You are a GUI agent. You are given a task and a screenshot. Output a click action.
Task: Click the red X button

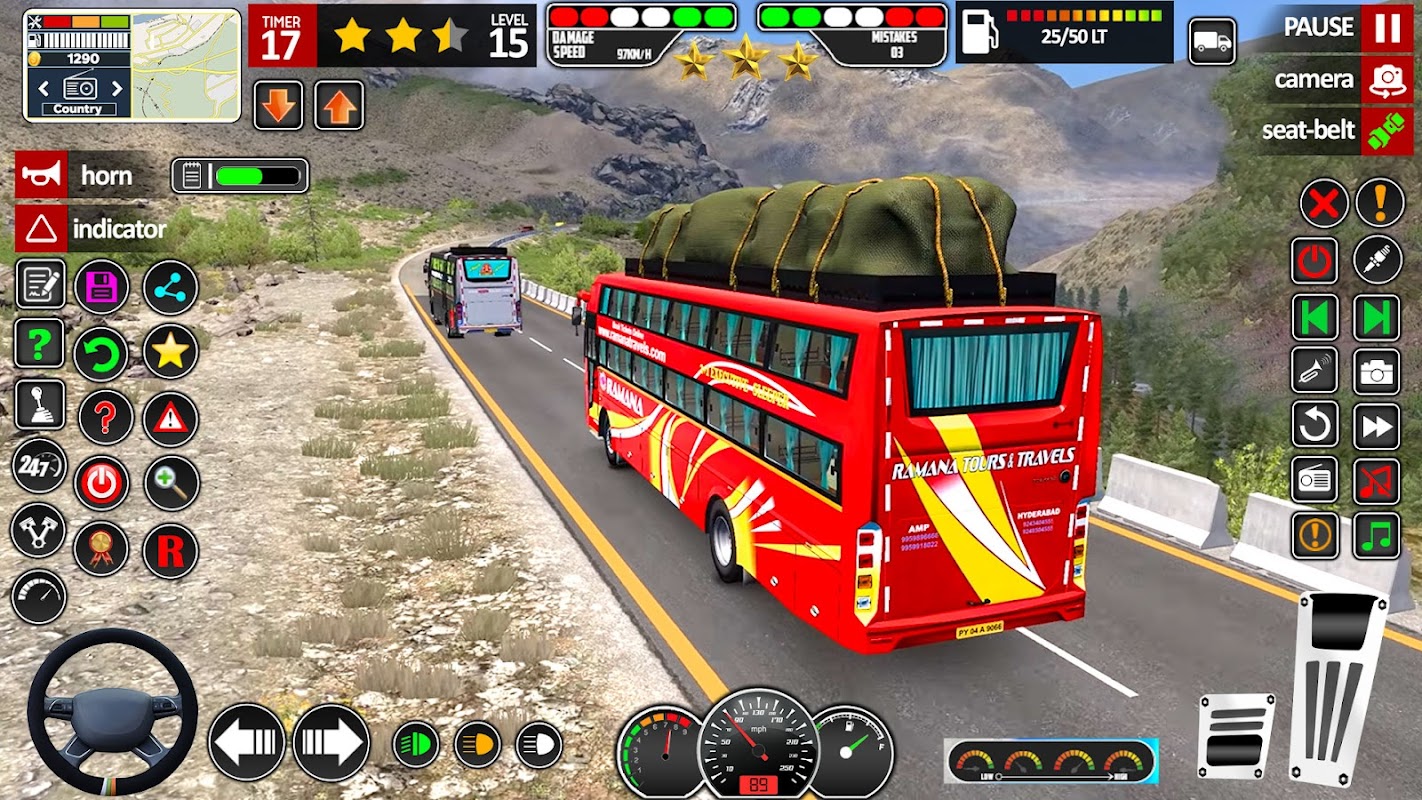point(1324,204)
